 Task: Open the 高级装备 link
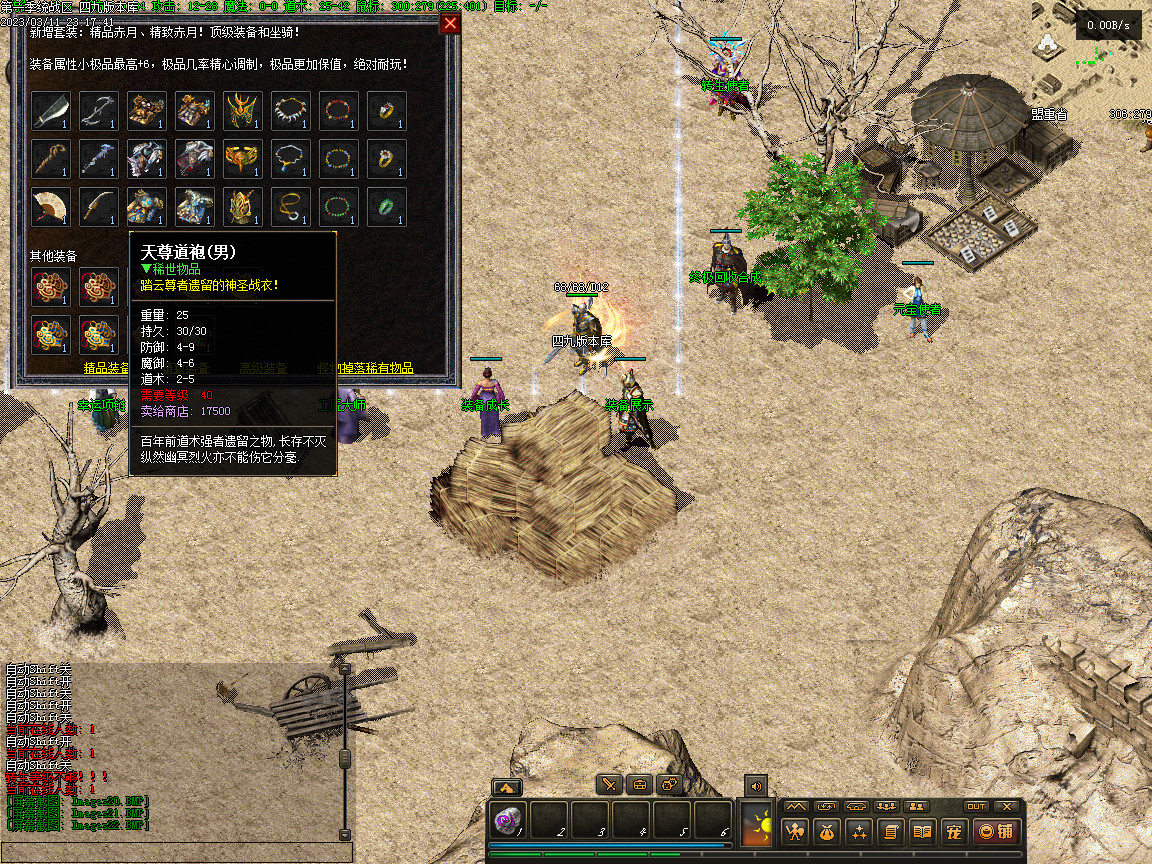[264, 368]
